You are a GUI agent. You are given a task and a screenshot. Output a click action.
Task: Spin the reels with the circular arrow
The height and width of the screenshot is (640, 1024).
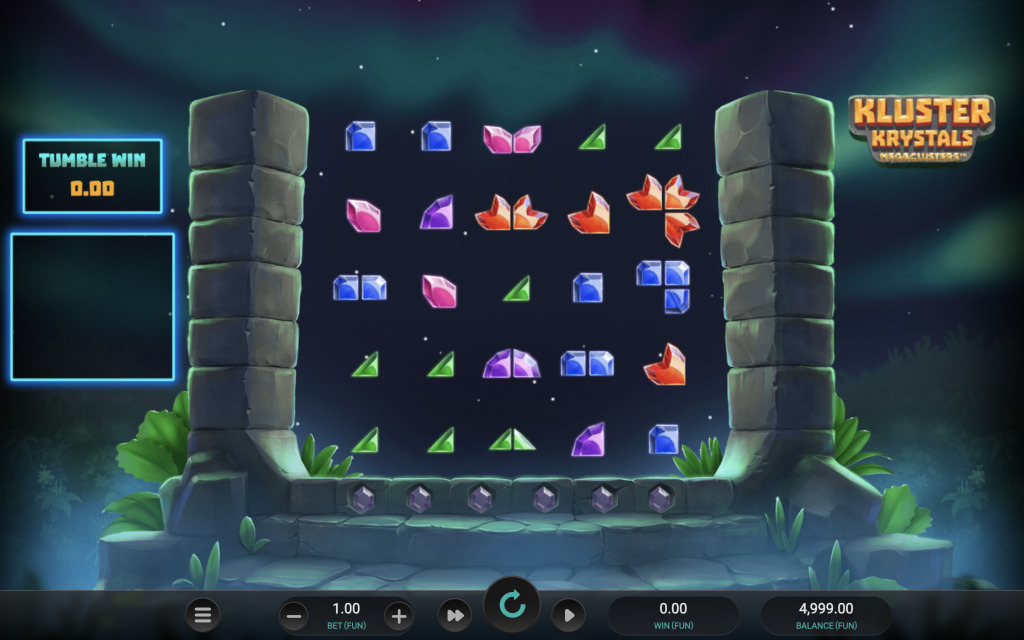point(512,604)
